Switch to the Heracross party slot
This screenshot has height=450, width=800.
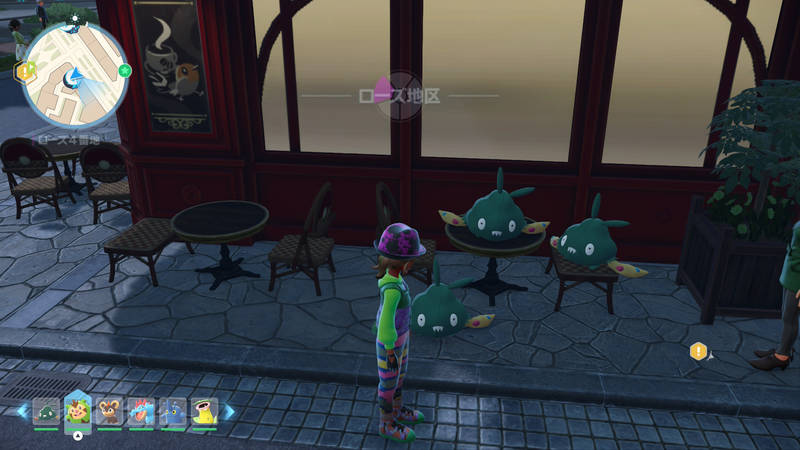tap(173, 411)
